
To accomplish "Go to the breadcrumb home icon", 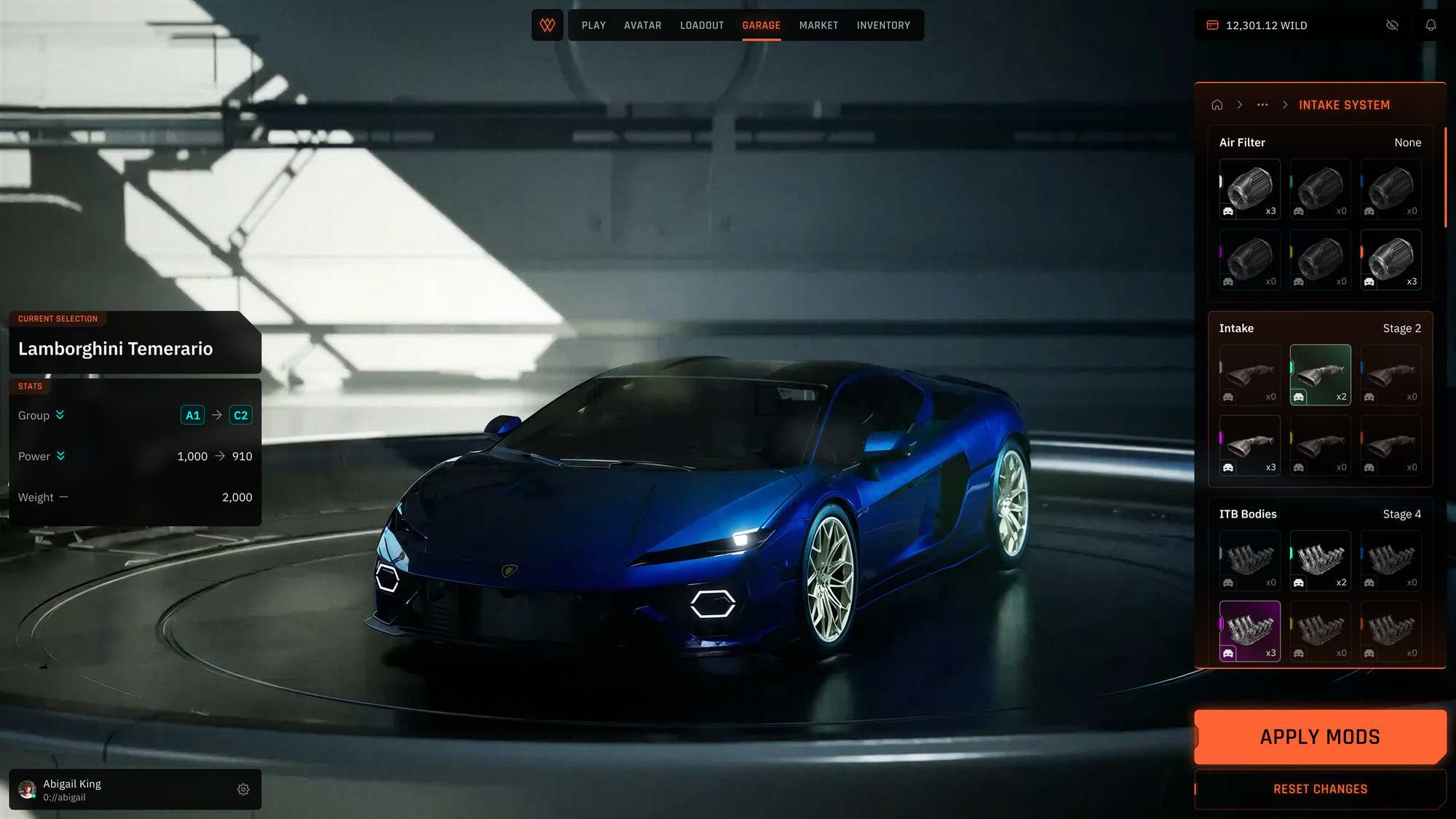I will pos(1216,105).
